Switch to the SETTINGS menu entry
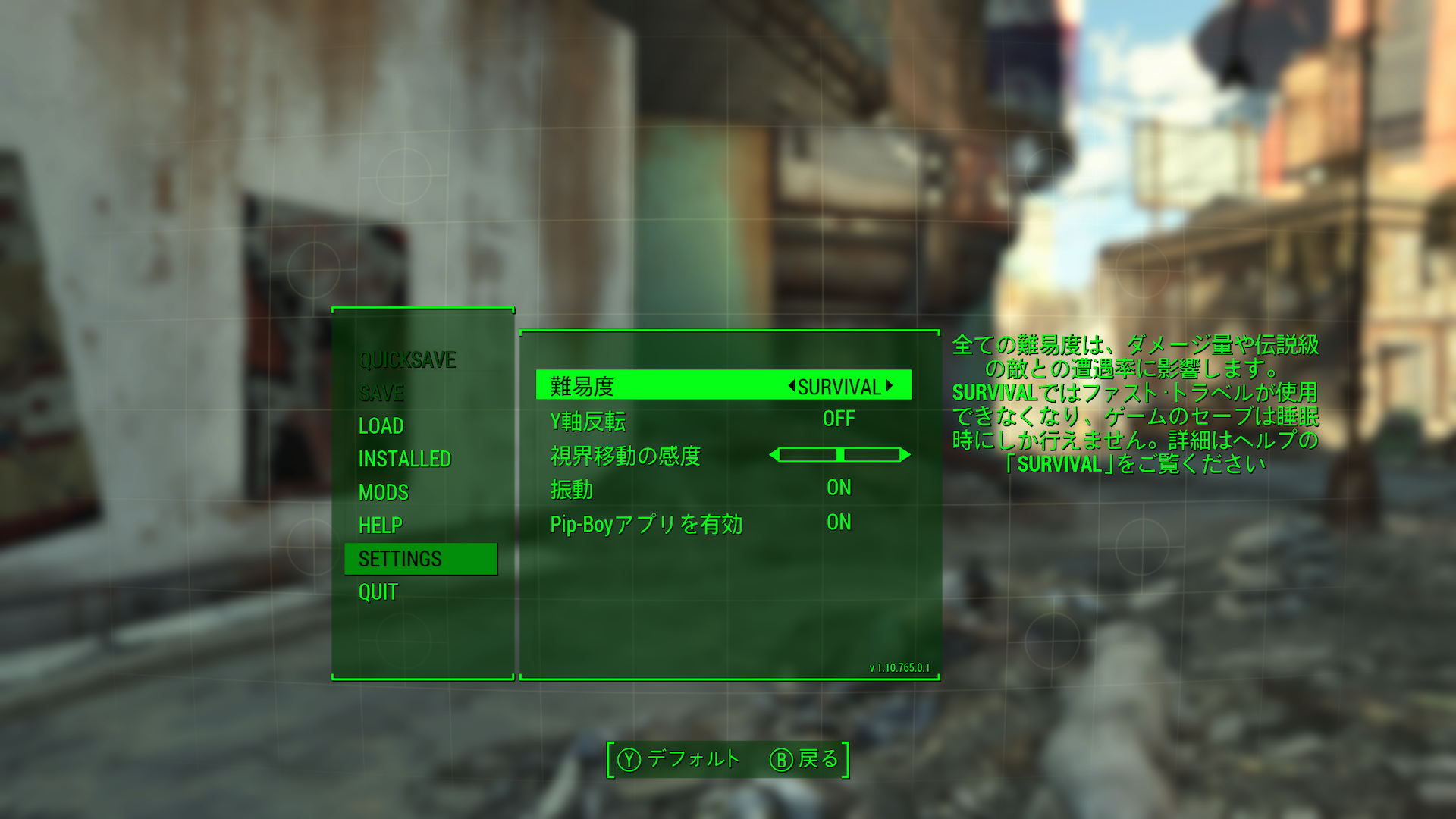 [x=400, y=559]
